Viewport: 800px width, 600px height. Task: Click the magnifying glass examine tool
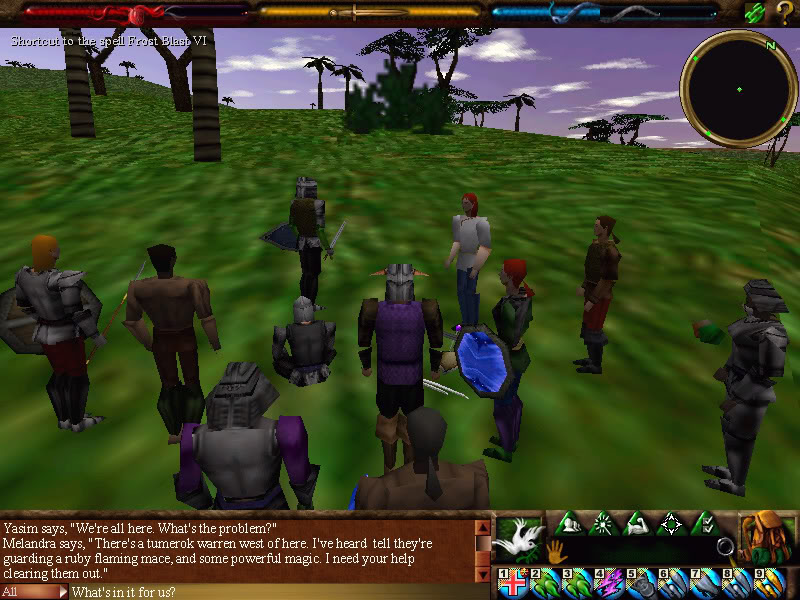(x=725, y=547)
